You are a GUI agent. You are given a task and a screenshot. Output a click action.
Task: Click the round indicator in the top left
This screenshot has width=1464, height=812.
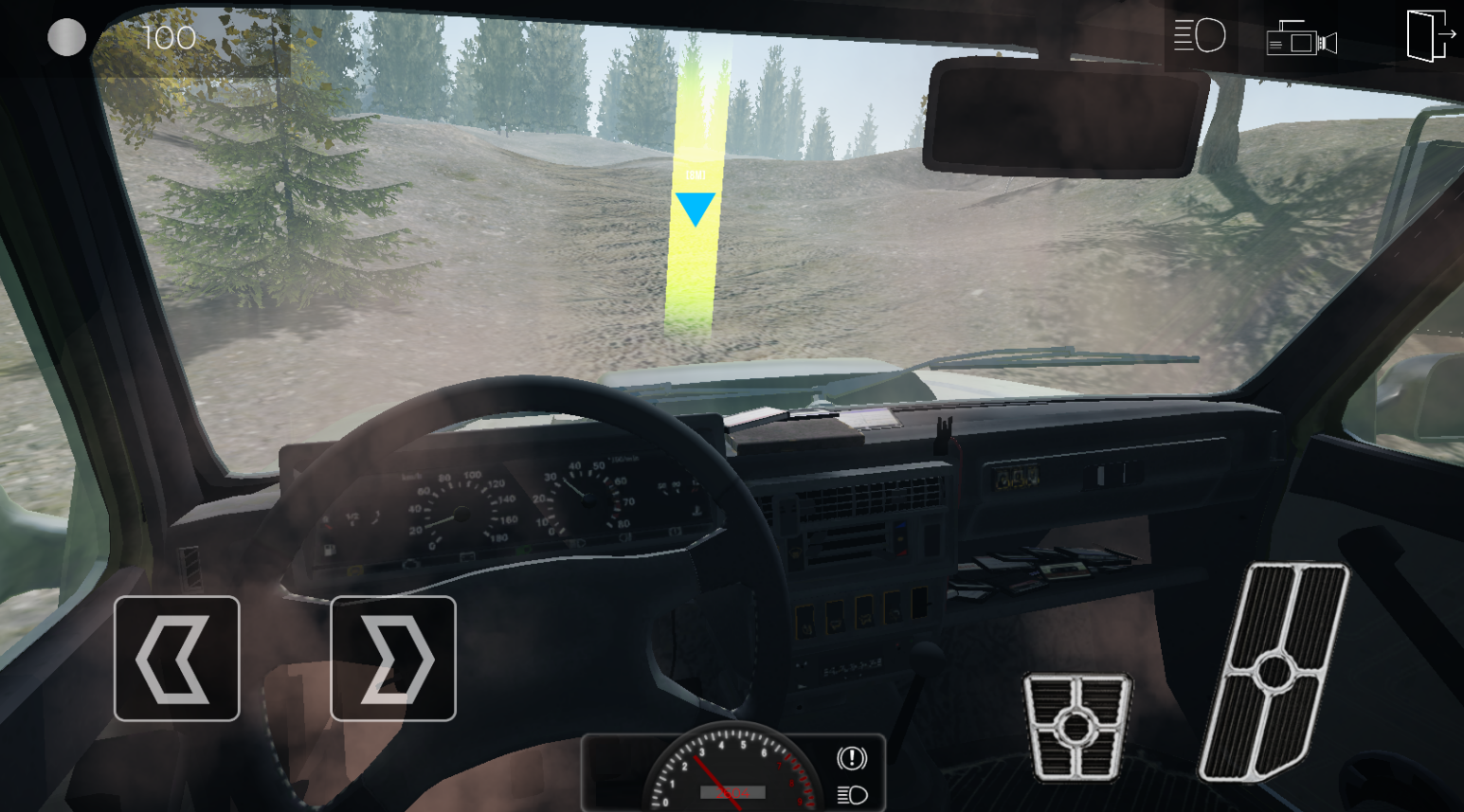(x=66, y=38)
